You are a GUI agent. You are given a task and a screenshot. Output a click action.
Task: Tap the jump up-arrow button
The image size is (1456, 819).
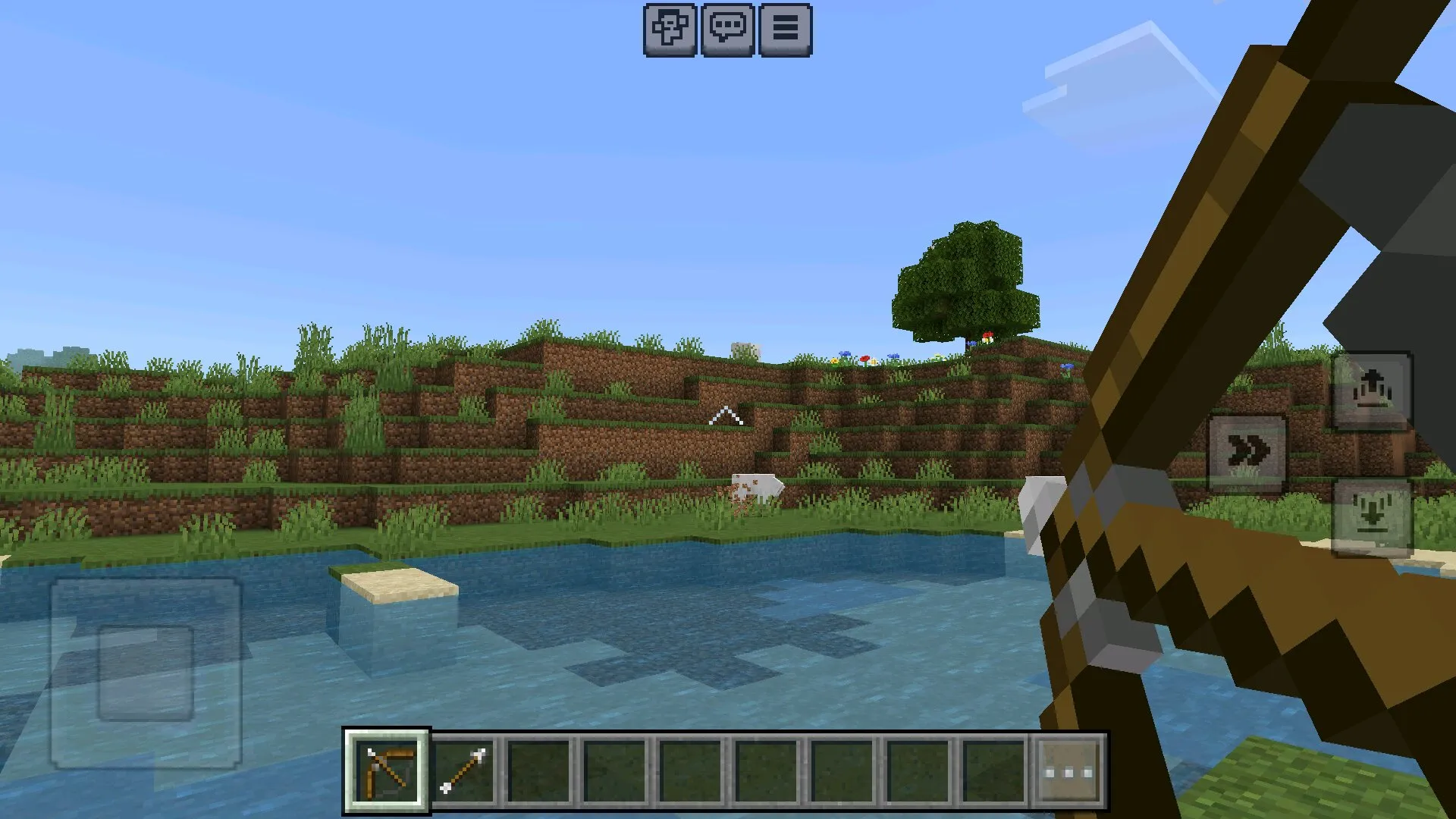(1372, 391)
